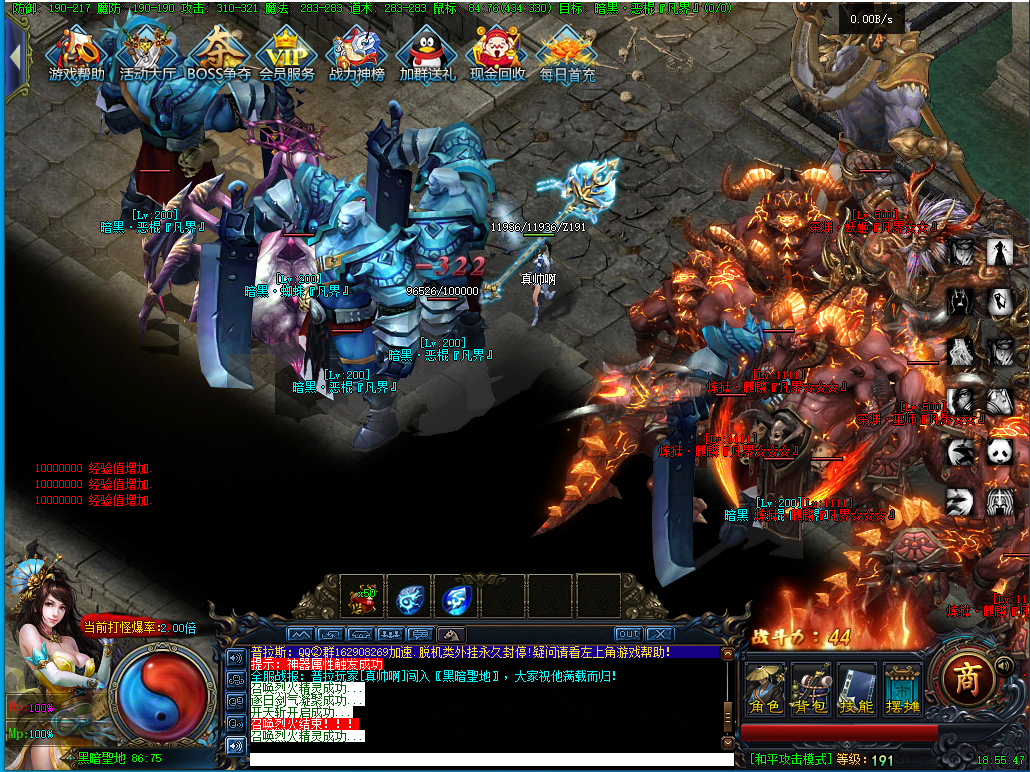This screenshot has width=1030, height=772.
Task: Click the chat panel X button
Action: click(x=659, y=634)
